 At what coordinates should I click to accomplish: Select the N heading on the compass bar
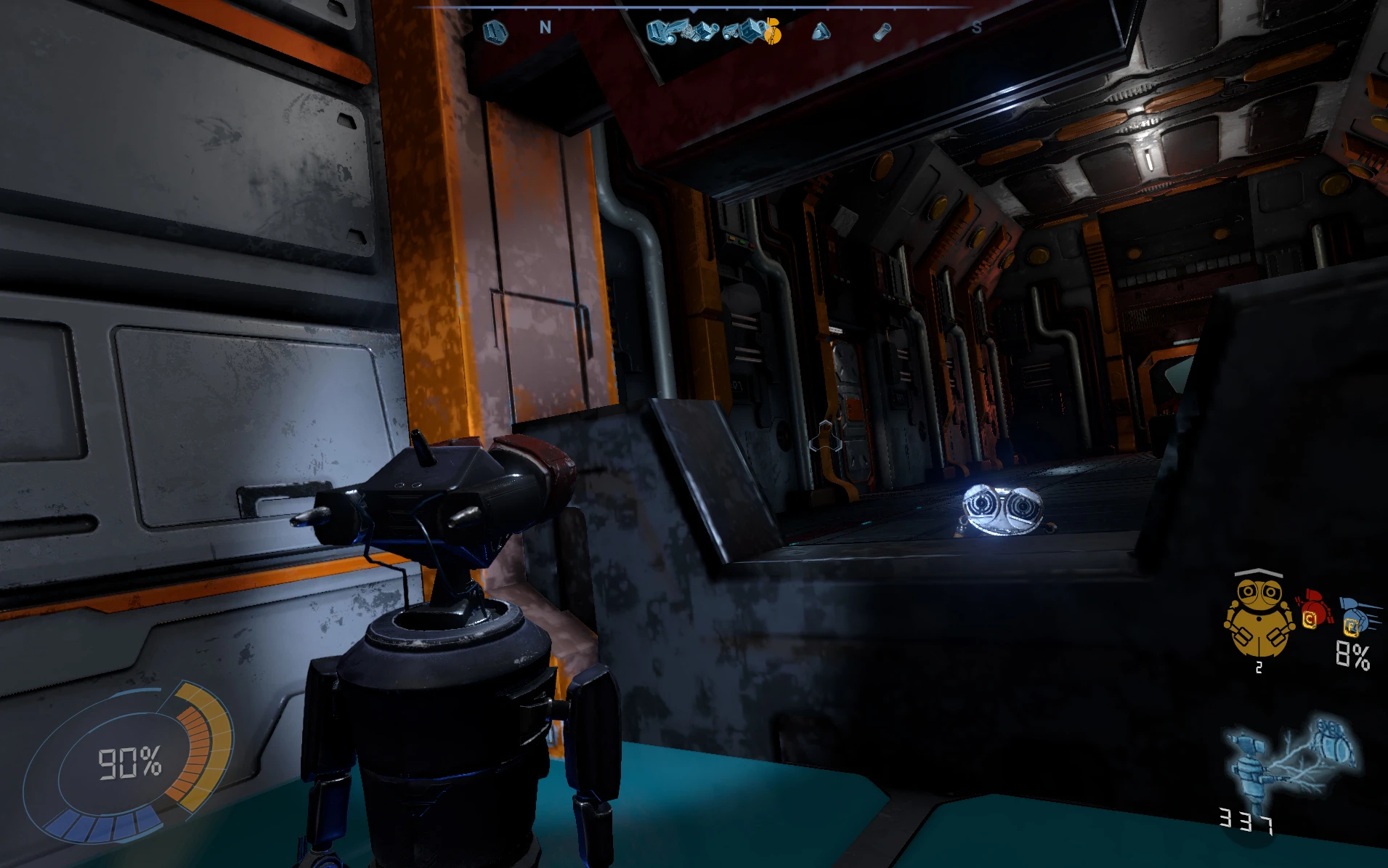545,28
